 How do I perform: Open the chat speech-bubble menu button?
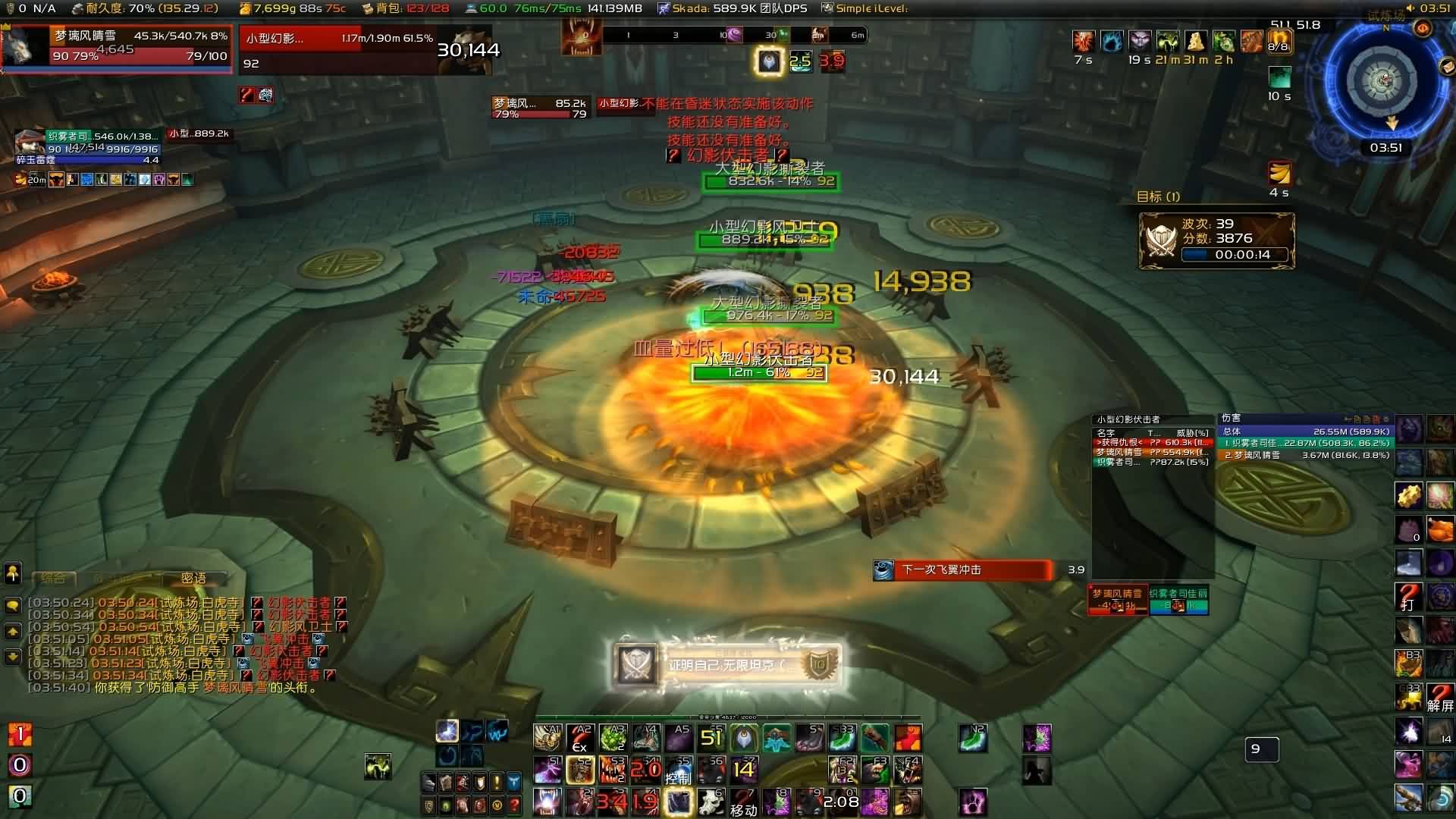[13, 605]
